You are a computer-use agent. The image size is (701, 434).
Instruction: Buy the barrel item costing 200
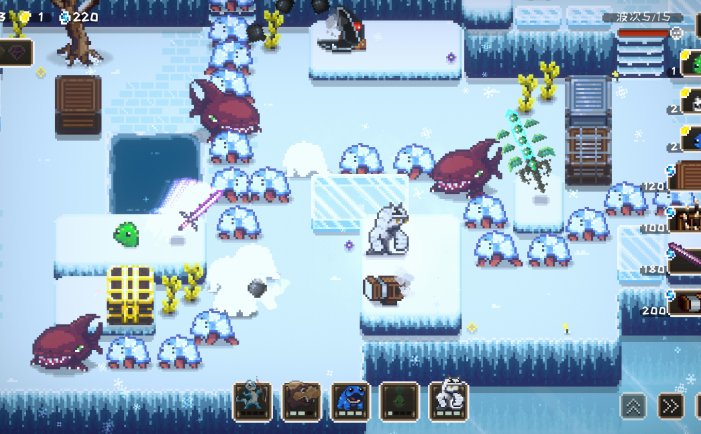click(687, 301)
